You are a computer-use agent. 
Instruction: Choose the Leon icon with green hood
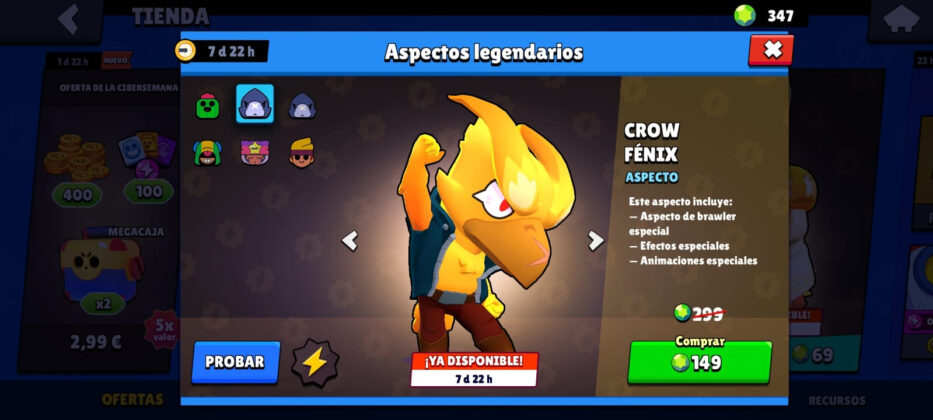point(207,153)
